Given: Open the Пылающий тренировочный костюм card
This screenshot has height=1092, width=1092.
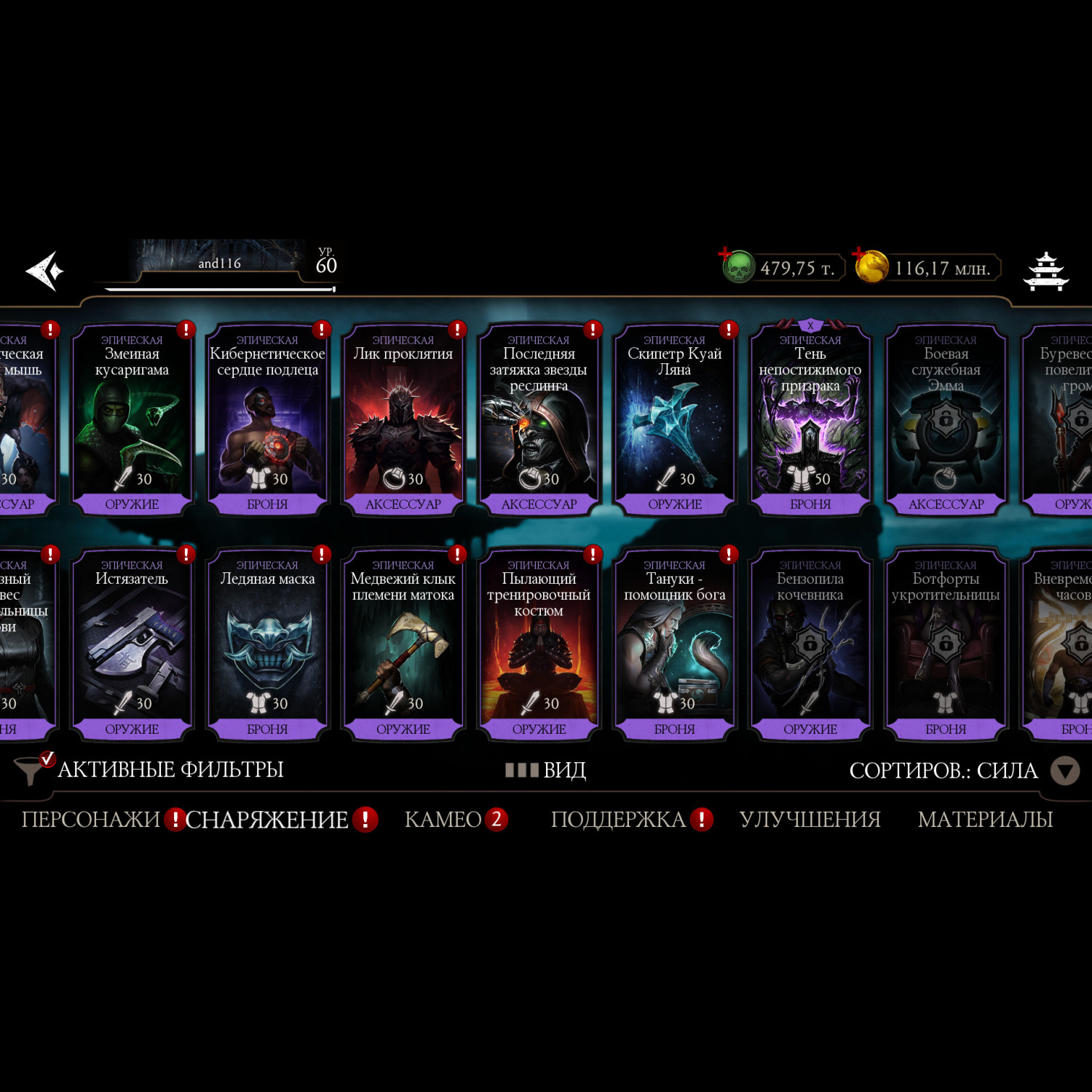Looking at the screenshot, I should pyautogui.click(x=539, y=645).
